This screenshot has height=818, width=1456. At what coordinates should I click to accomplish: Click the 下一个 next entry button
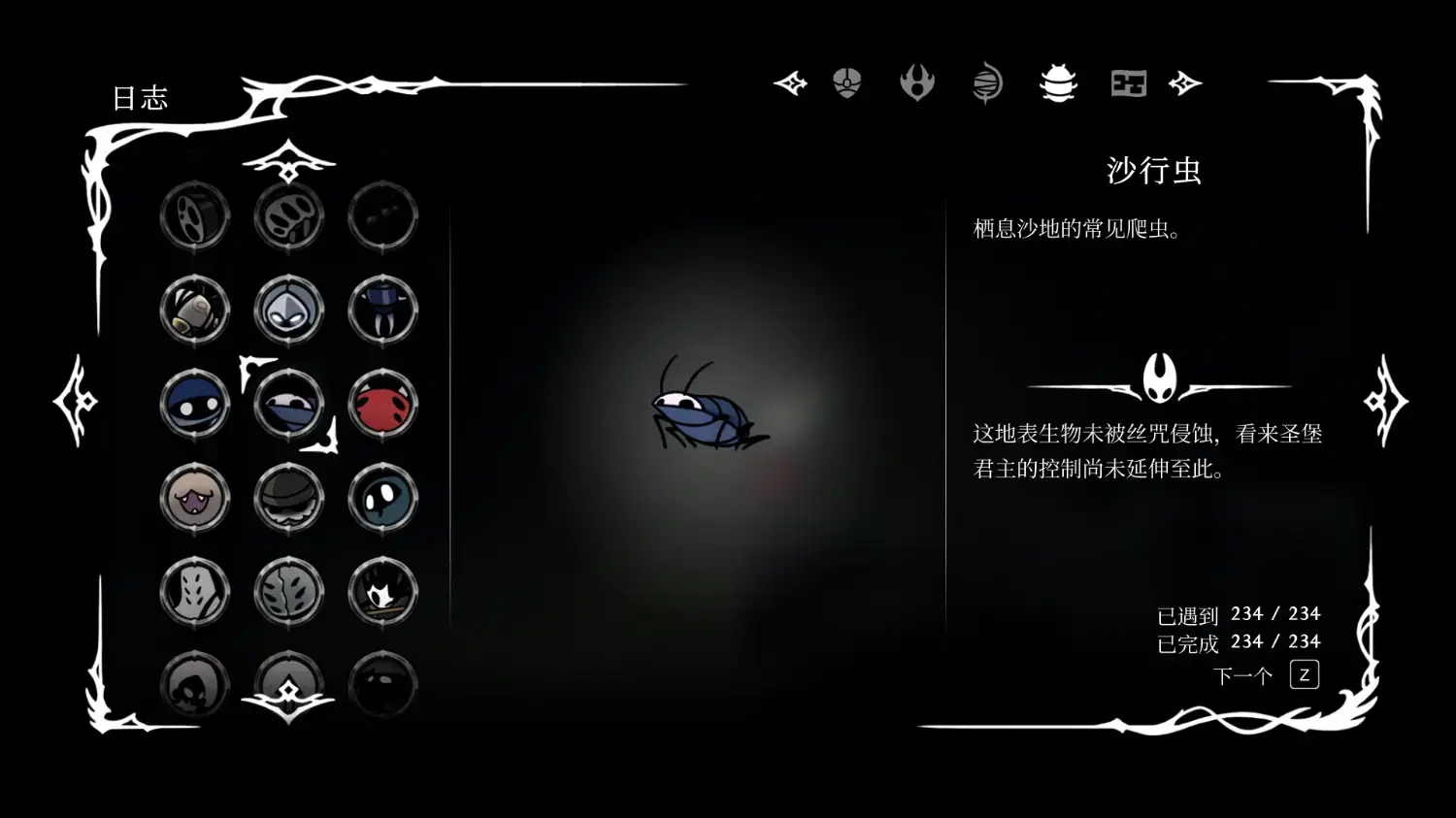coord(1242,673)
